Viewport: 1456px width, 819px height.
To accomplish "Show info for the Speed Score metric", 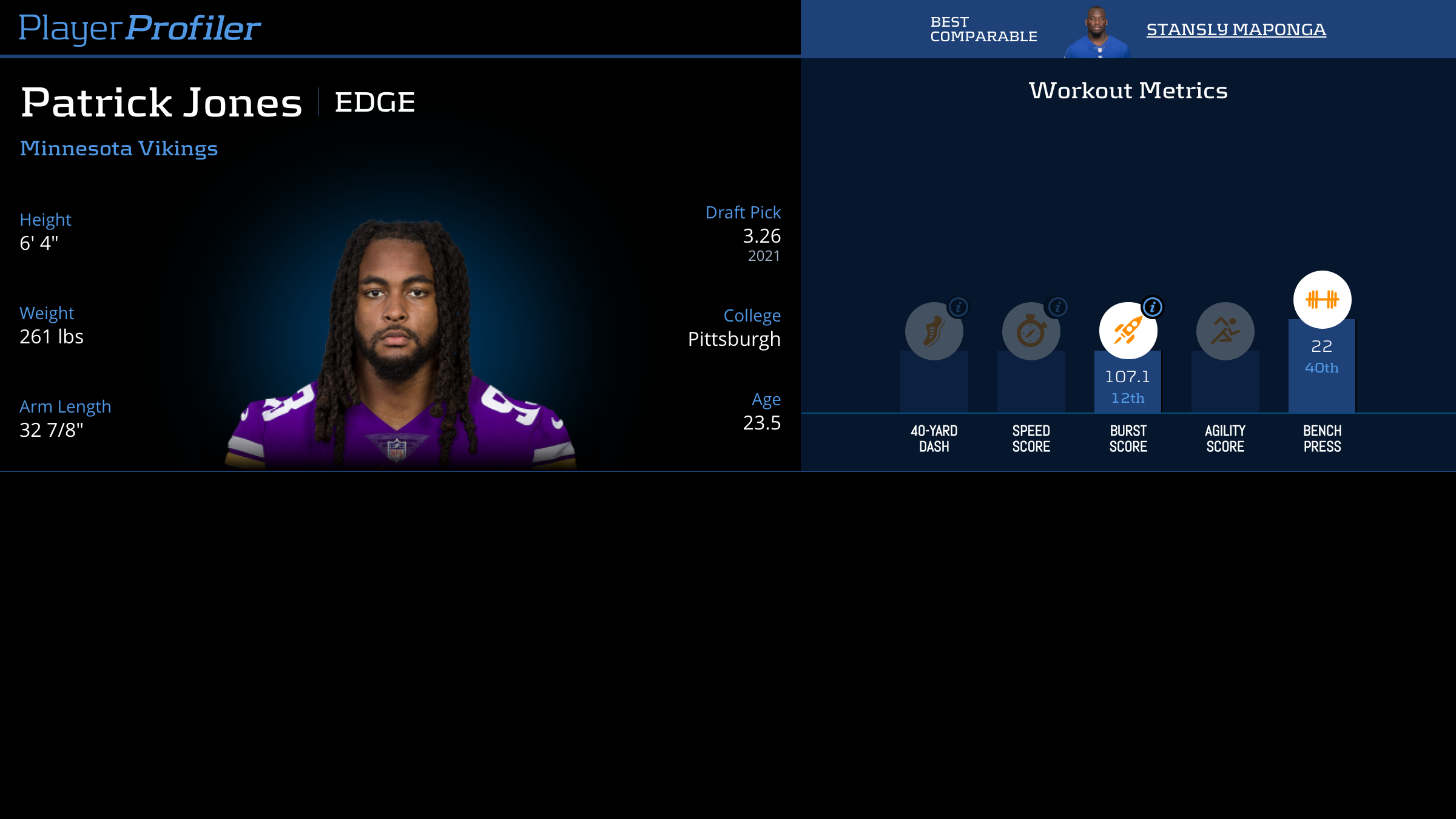I will (x=1057, y=307).
